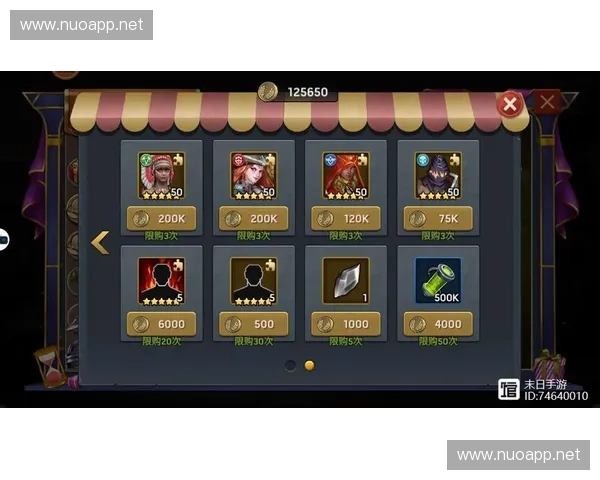The width and height of the screenshot is (600, 480).
Task: View the green 500K canister icon
Action: pos(438,281)
